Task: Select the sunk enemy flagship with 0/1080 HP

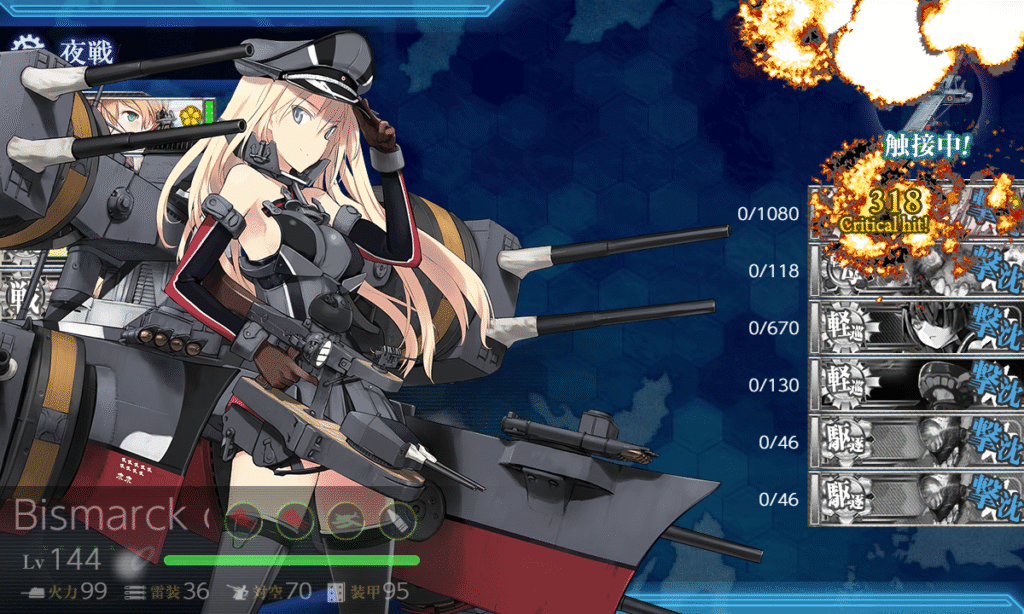Action: point(915,213)
